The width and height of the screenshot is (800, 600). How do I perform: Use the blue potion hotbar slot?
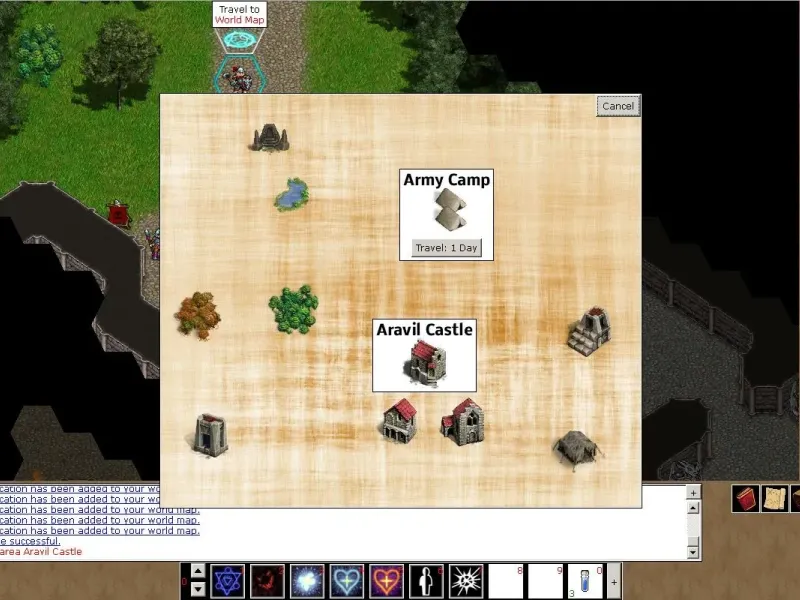pos(585,581)
